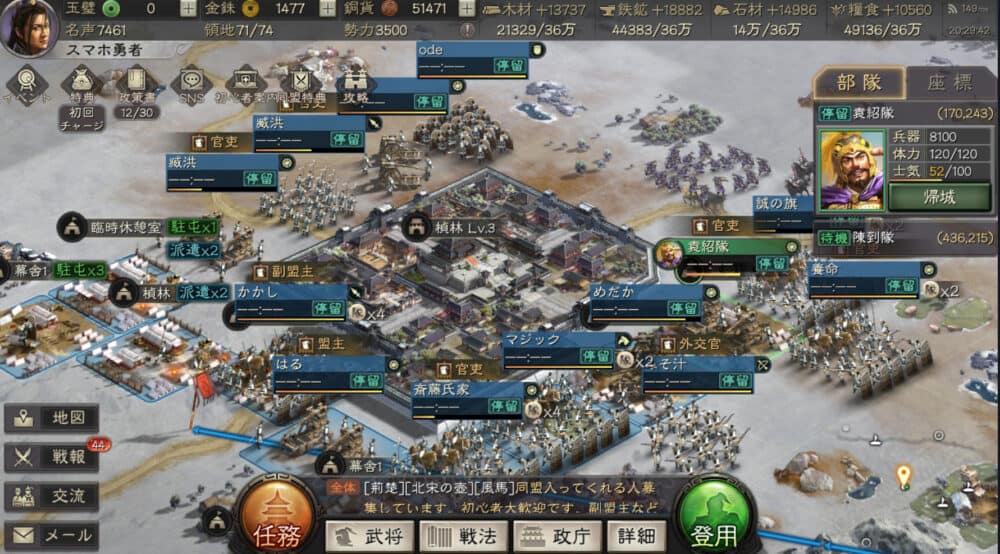1000x554 pixels.
Task: Open the 武将 generals screen
Action: coord(369,536)
